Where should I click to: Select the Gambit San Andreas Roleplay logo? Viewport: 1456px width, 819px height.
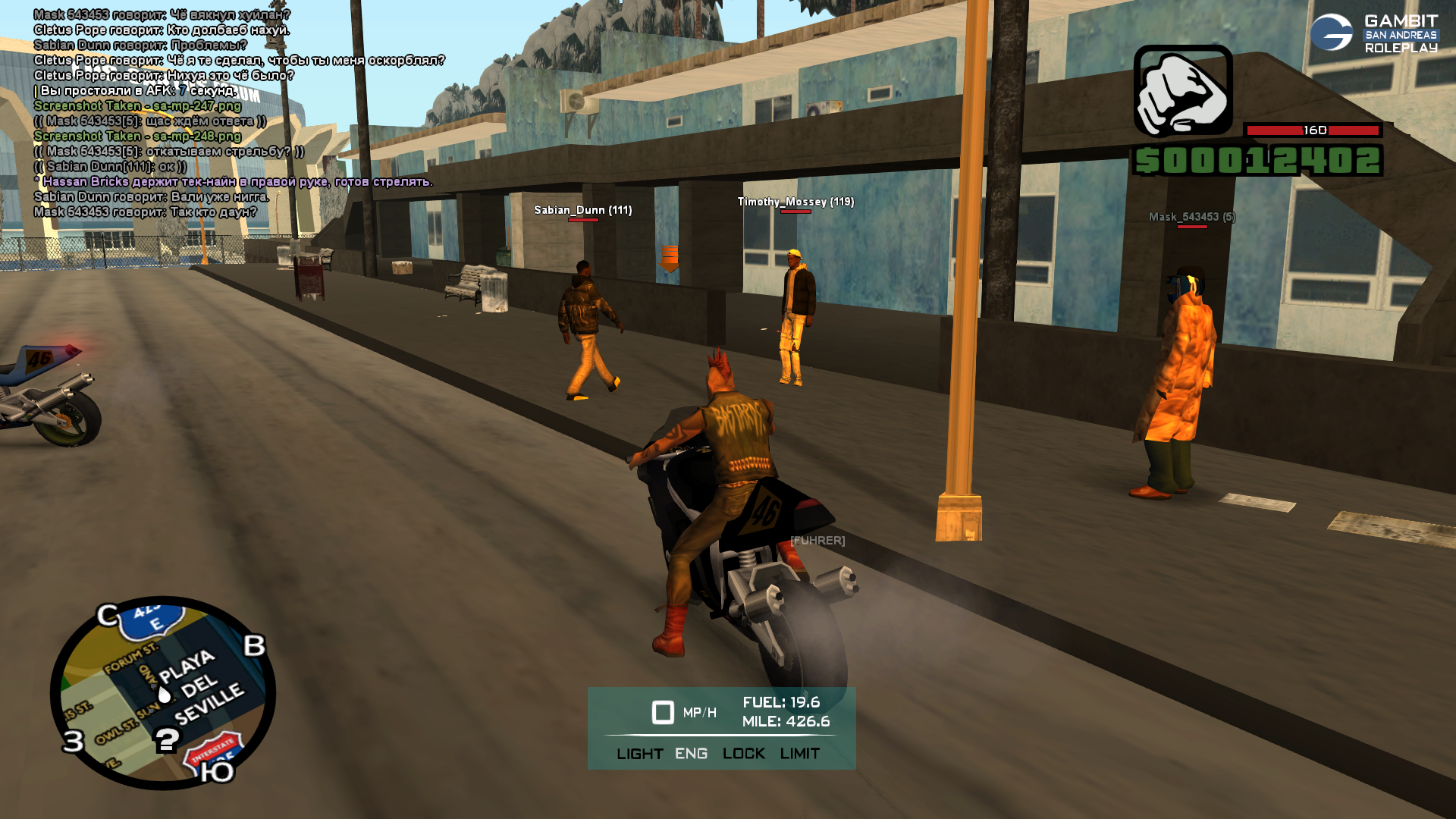(x=1373, y=33)
